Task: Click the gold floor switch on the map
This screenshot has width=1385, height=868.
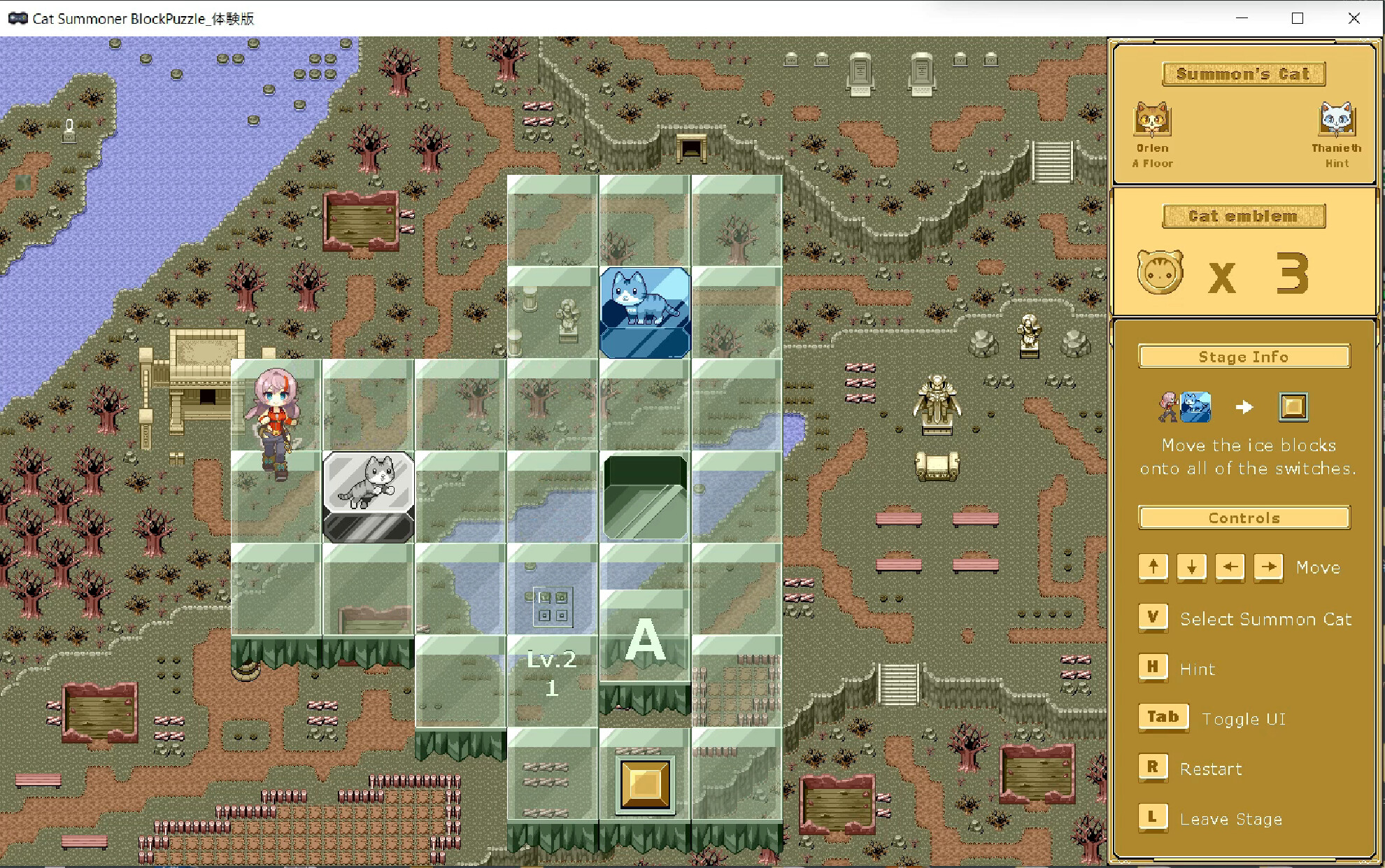Action: point(644,785)
